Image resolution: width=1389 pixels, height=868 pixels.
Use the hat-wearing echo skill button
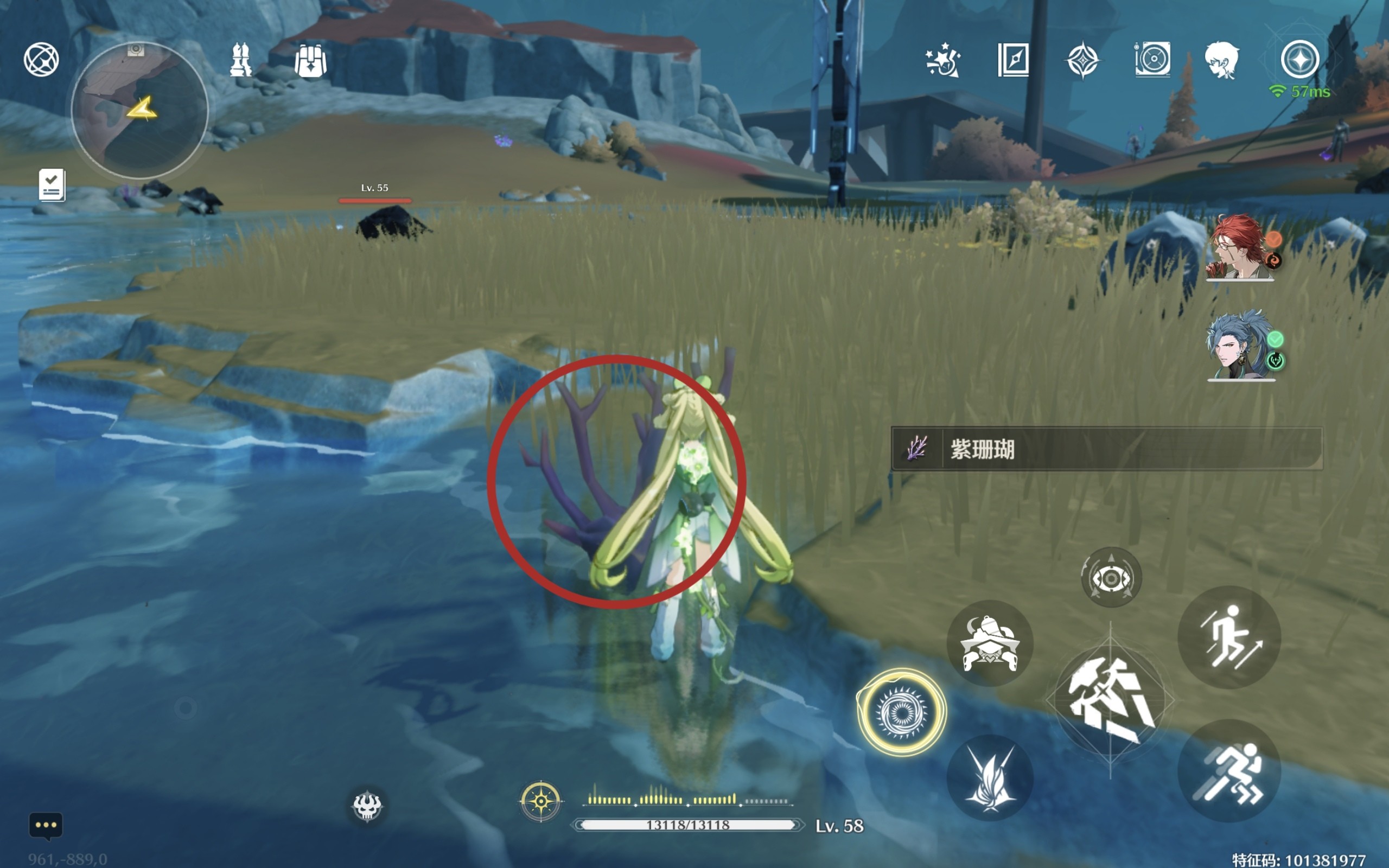990,643
